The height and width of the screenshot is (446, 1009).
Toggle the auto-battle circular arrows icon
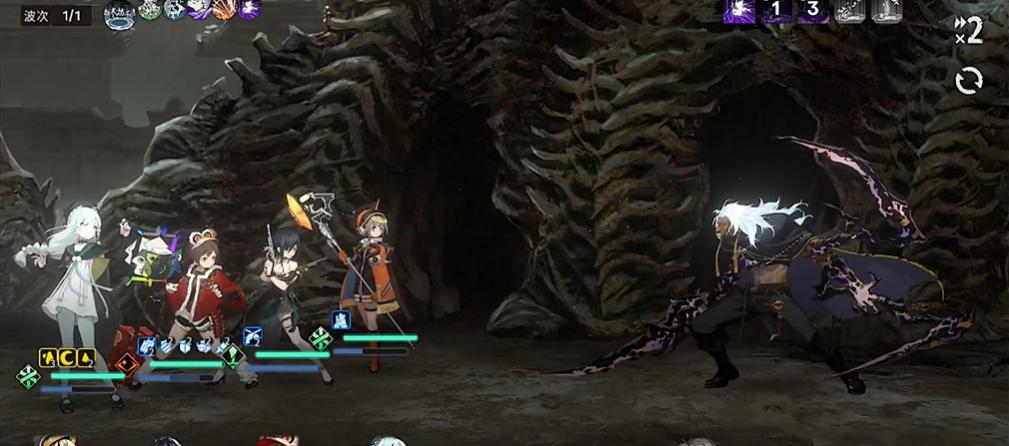click(968, 80)
